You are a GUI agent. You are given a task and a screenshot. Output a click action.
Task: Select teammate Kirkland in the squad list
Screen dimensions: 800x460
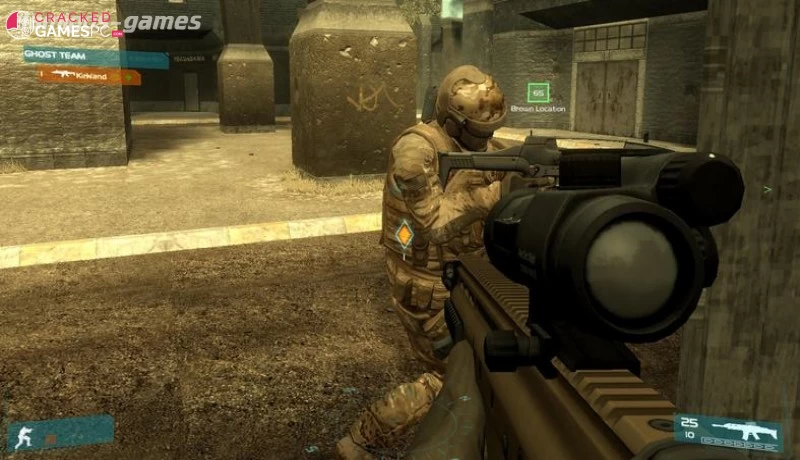90,75
